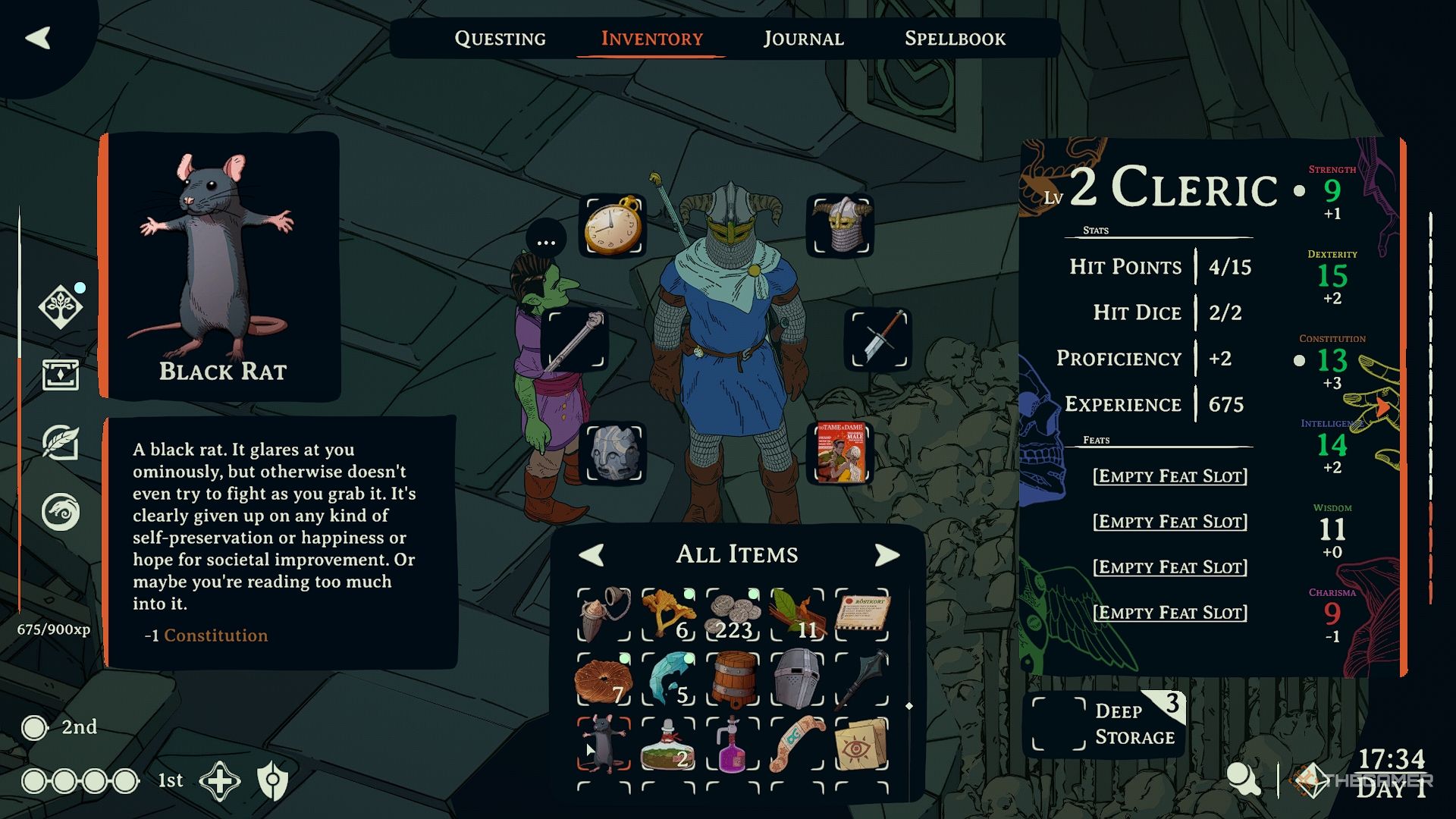Click the equipped sword weapon slot
The image size is (1456, 819).
point(878,339)
